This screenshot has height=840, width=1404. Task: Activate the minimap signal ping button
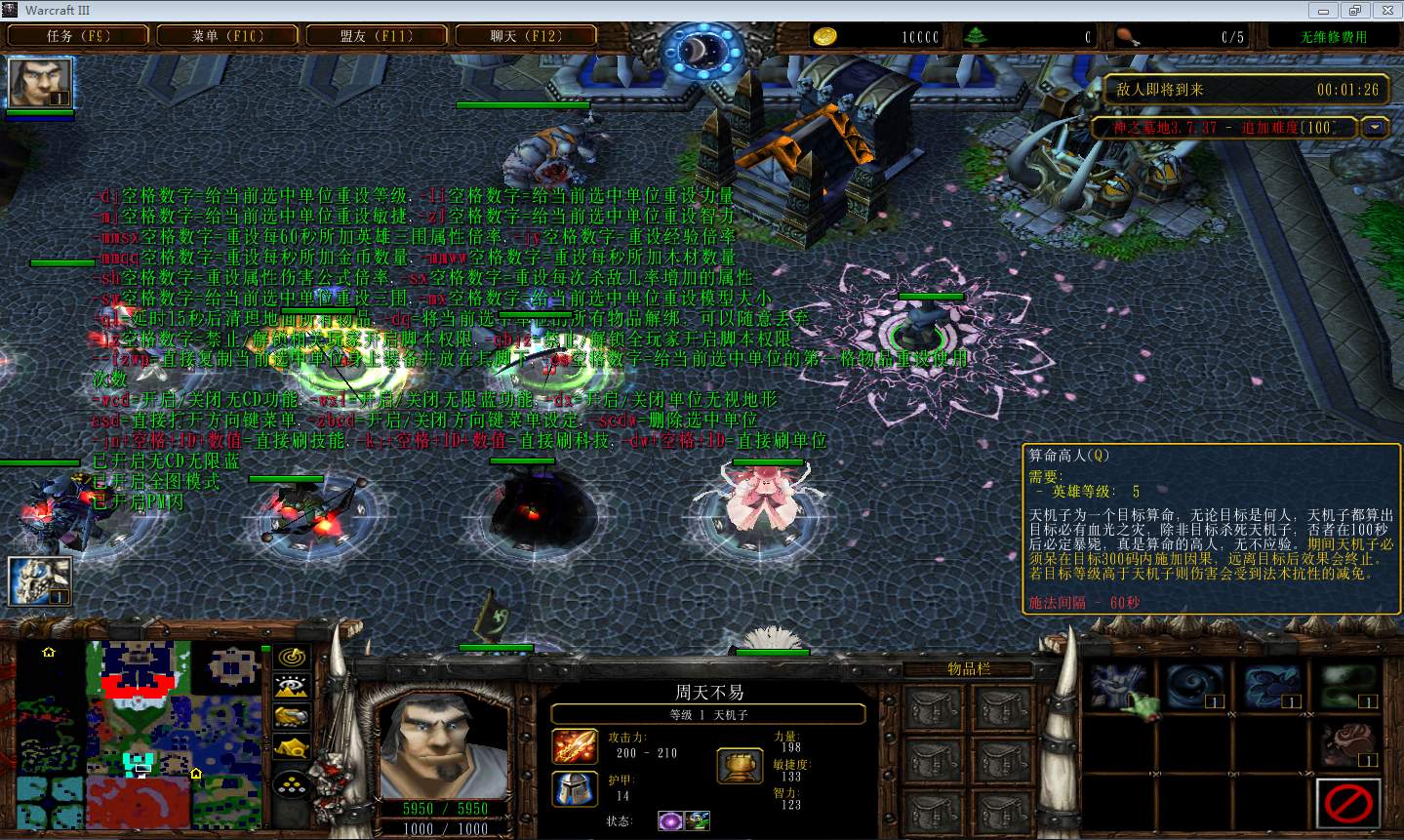click(292, 658)
